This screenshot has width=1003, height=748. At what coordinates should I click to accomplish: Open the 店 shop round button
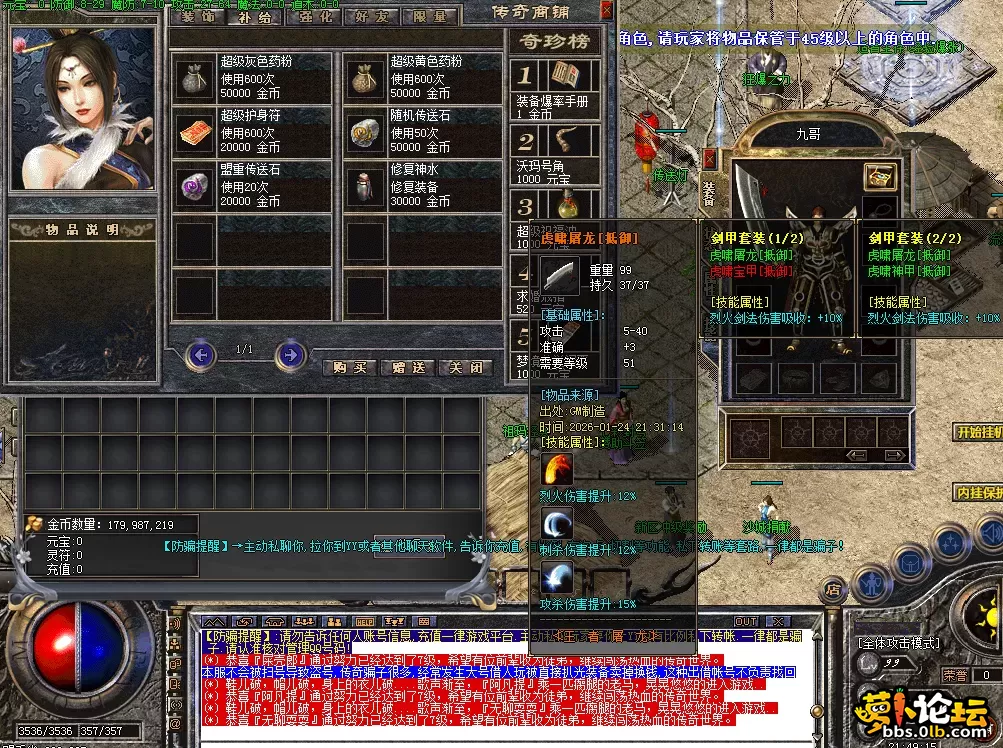point(833,591)
